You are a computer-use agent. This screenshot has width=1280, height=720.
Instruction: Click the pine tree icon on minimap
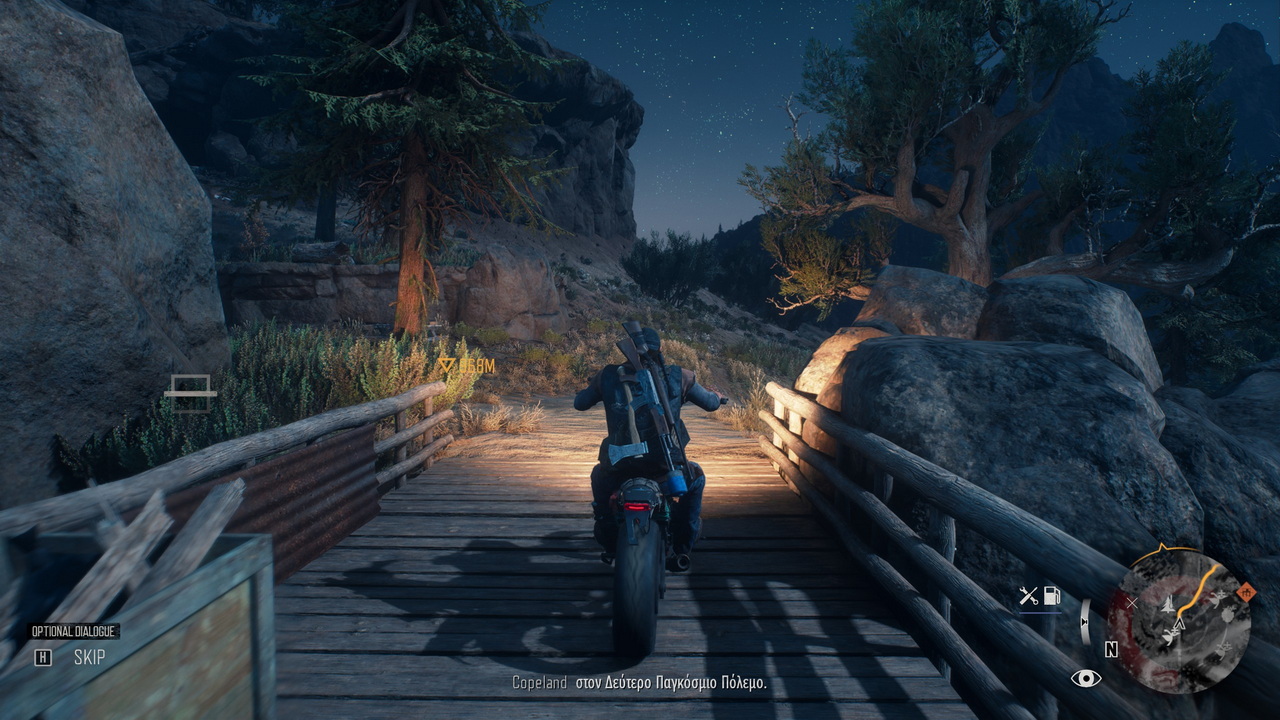(x=1166, y=605)
